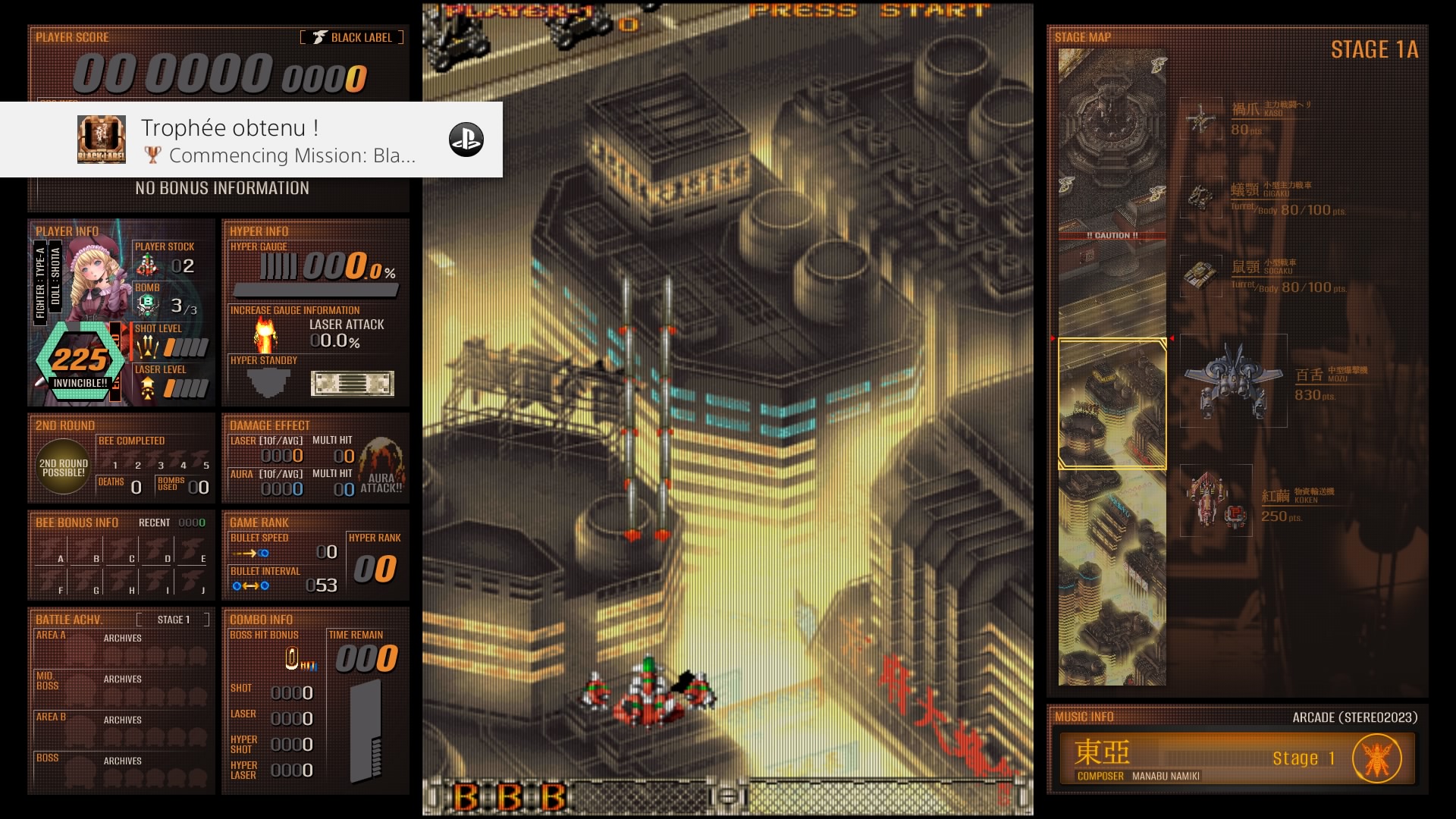This screenshot has height=819, width=1456.
Task: Select the player stock ship icon
Action: 147,265
